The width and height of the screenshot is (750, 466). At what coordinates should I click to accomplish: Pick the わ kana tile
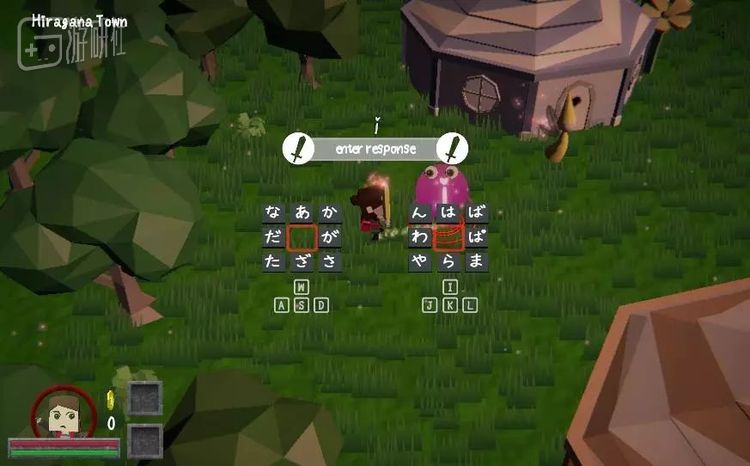420,237
